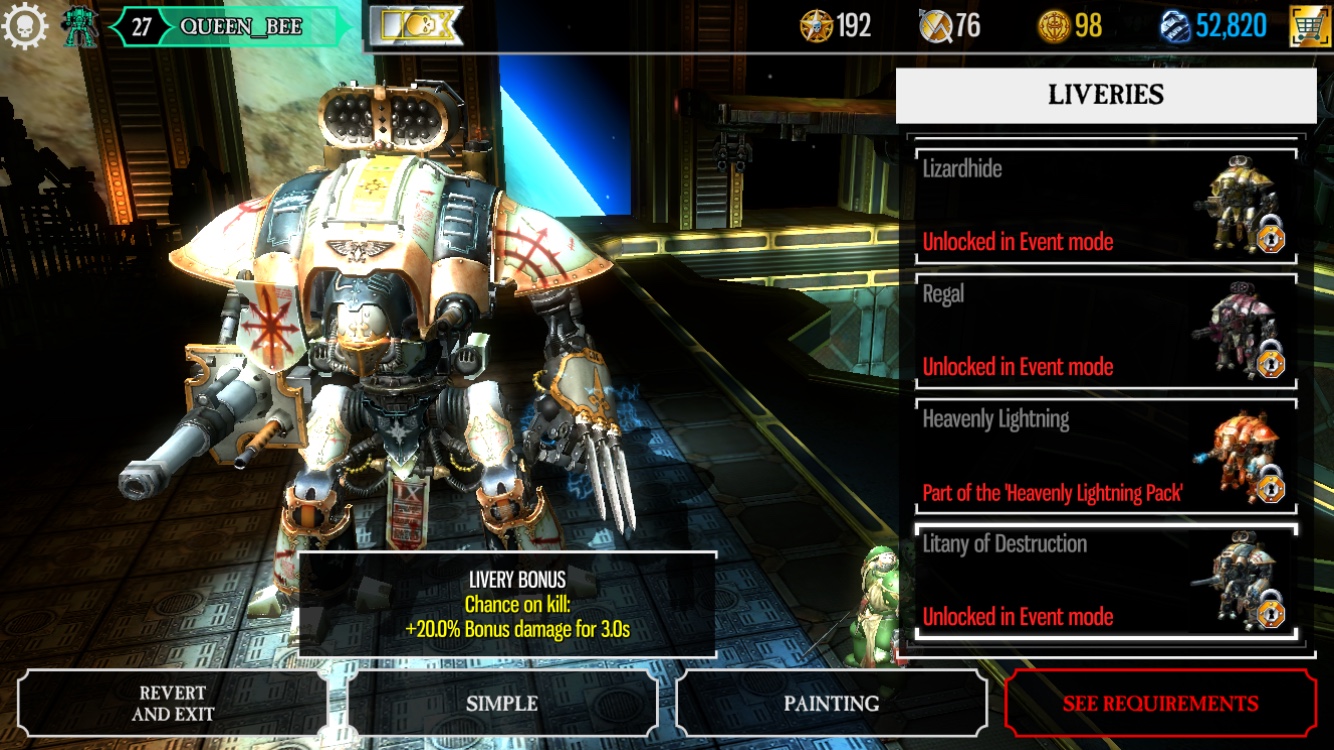The width and height of the screenshot is (1334, 750).
Task: Open the banner icon next to player name
Action: tap(415, 26)
